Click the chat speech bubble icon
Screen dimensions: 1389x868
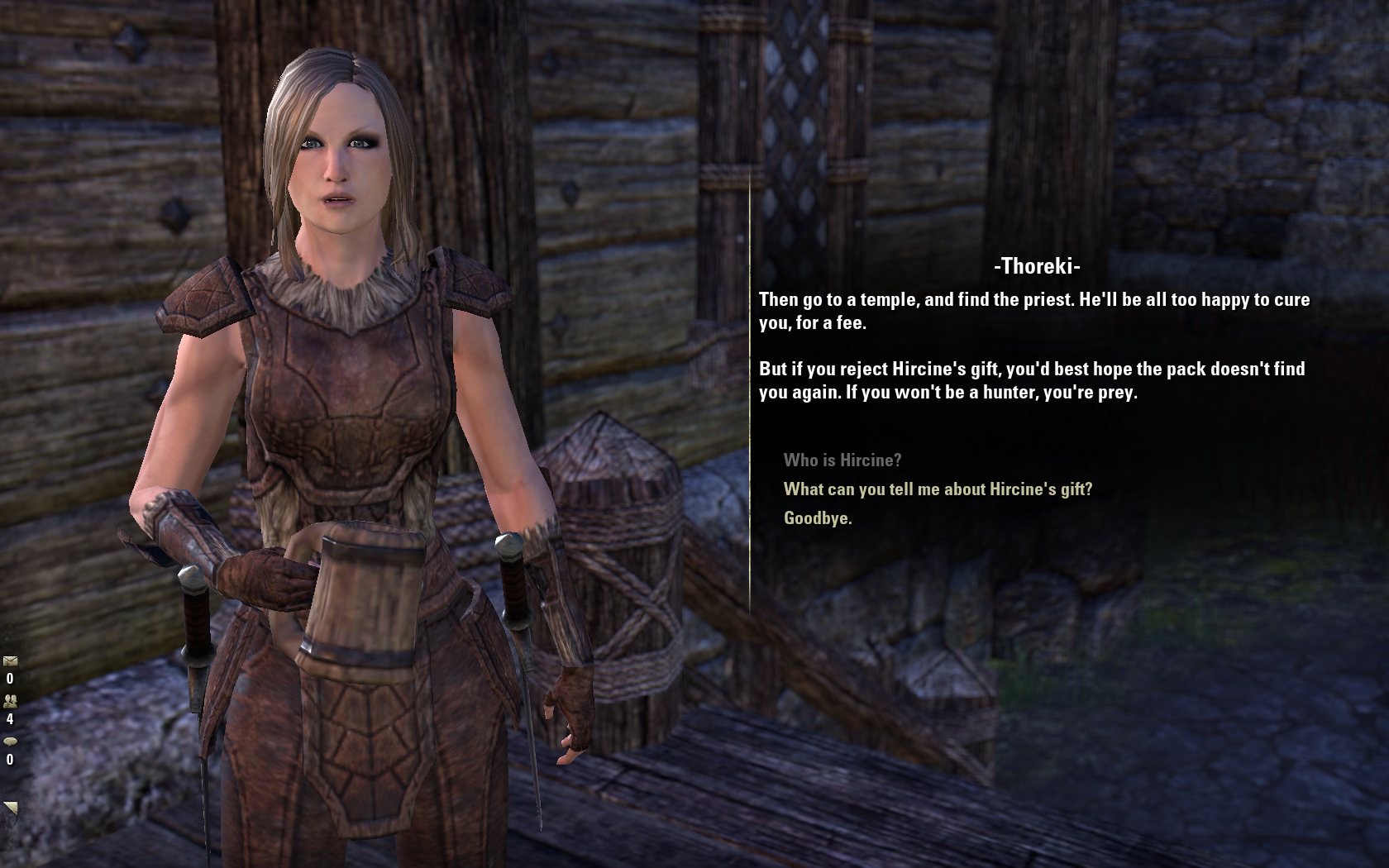(x=10, y=742)
